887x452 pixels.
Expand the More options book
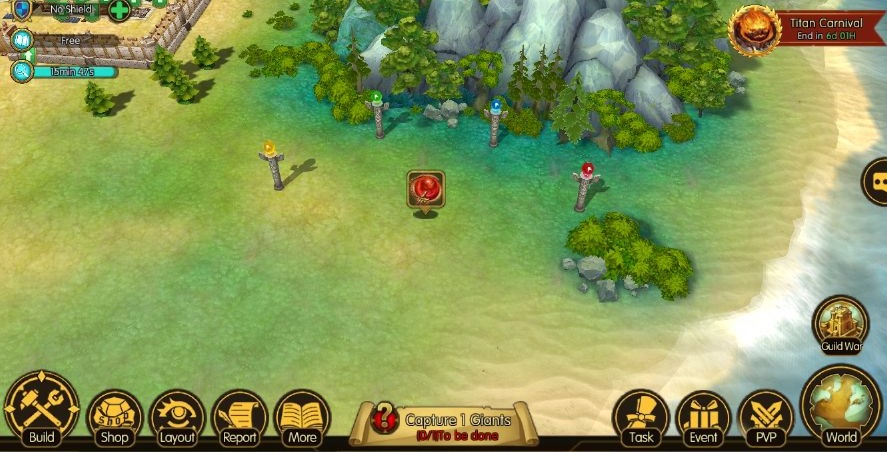pyautogui.click(x=301, y=416)
